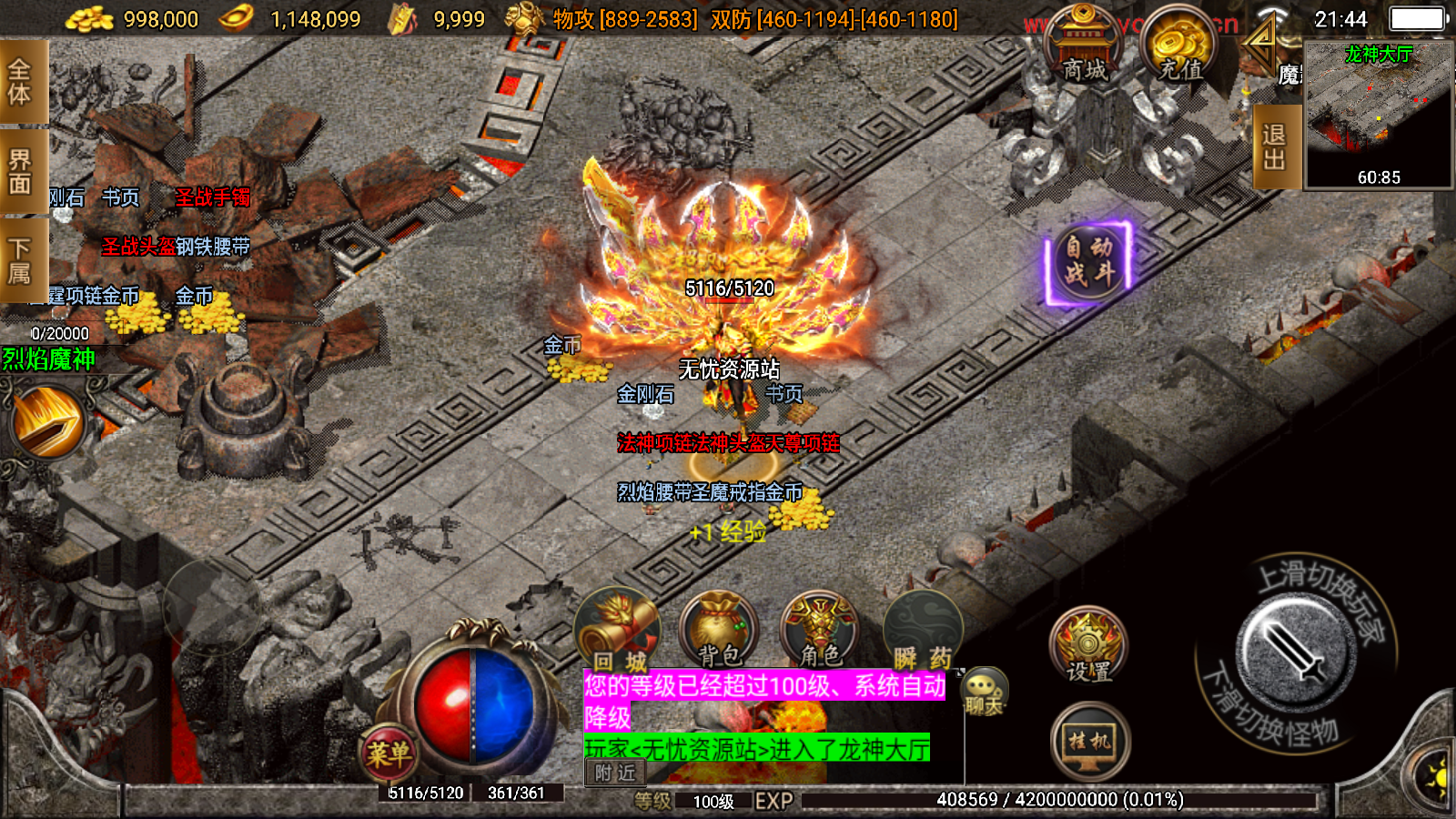This screenshot has width=1456, height=819.
Task: Open the 设置 settings
Action: pyautogui.click(x=1088, y=646)
